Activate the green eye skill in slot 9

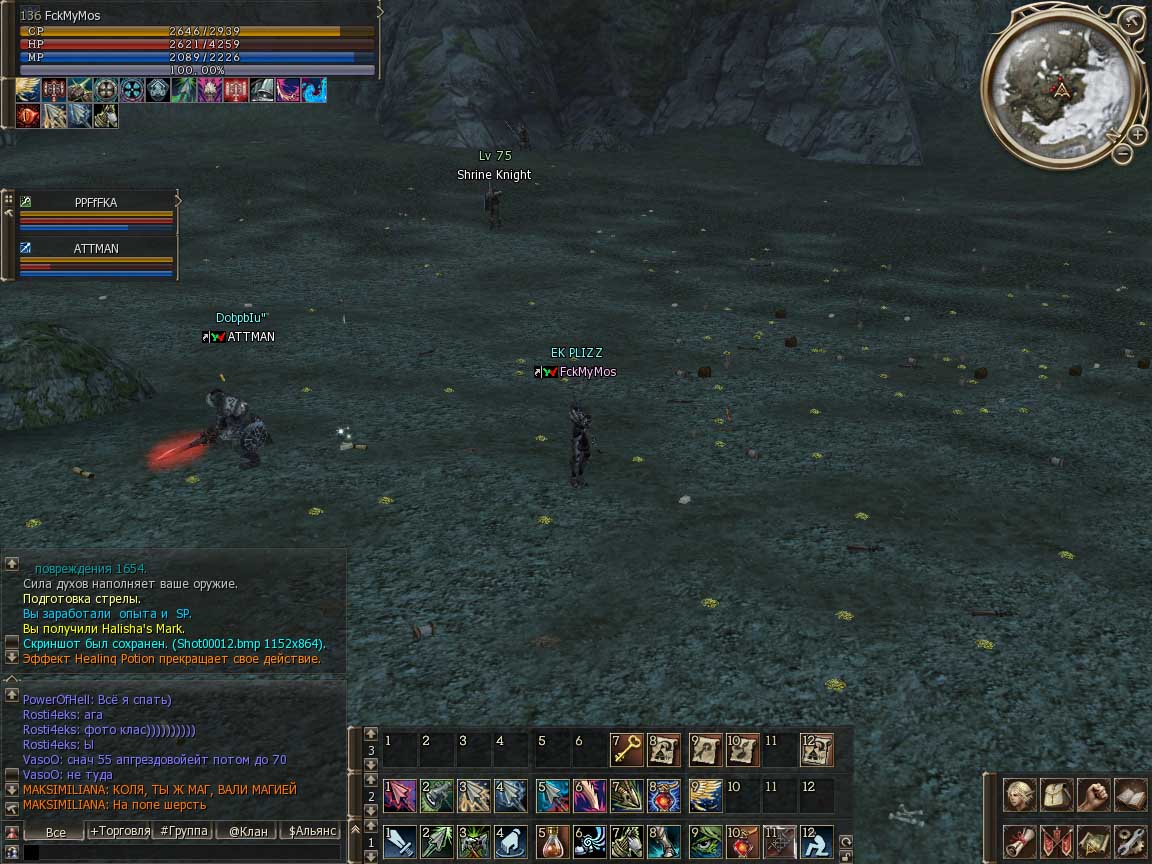tap(705, 840)
